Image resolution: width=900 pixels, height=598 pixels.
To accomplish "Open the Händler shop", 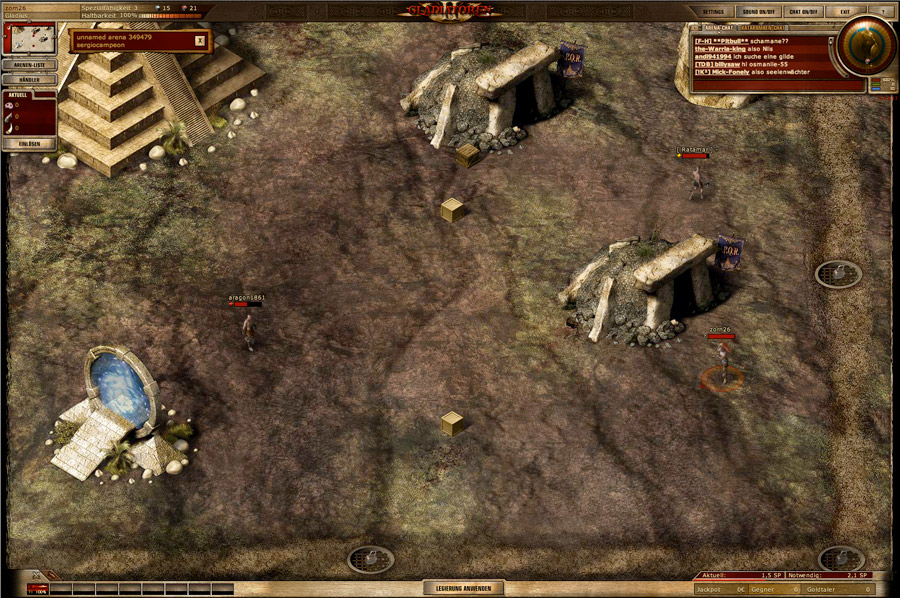I will pos(30,79).
